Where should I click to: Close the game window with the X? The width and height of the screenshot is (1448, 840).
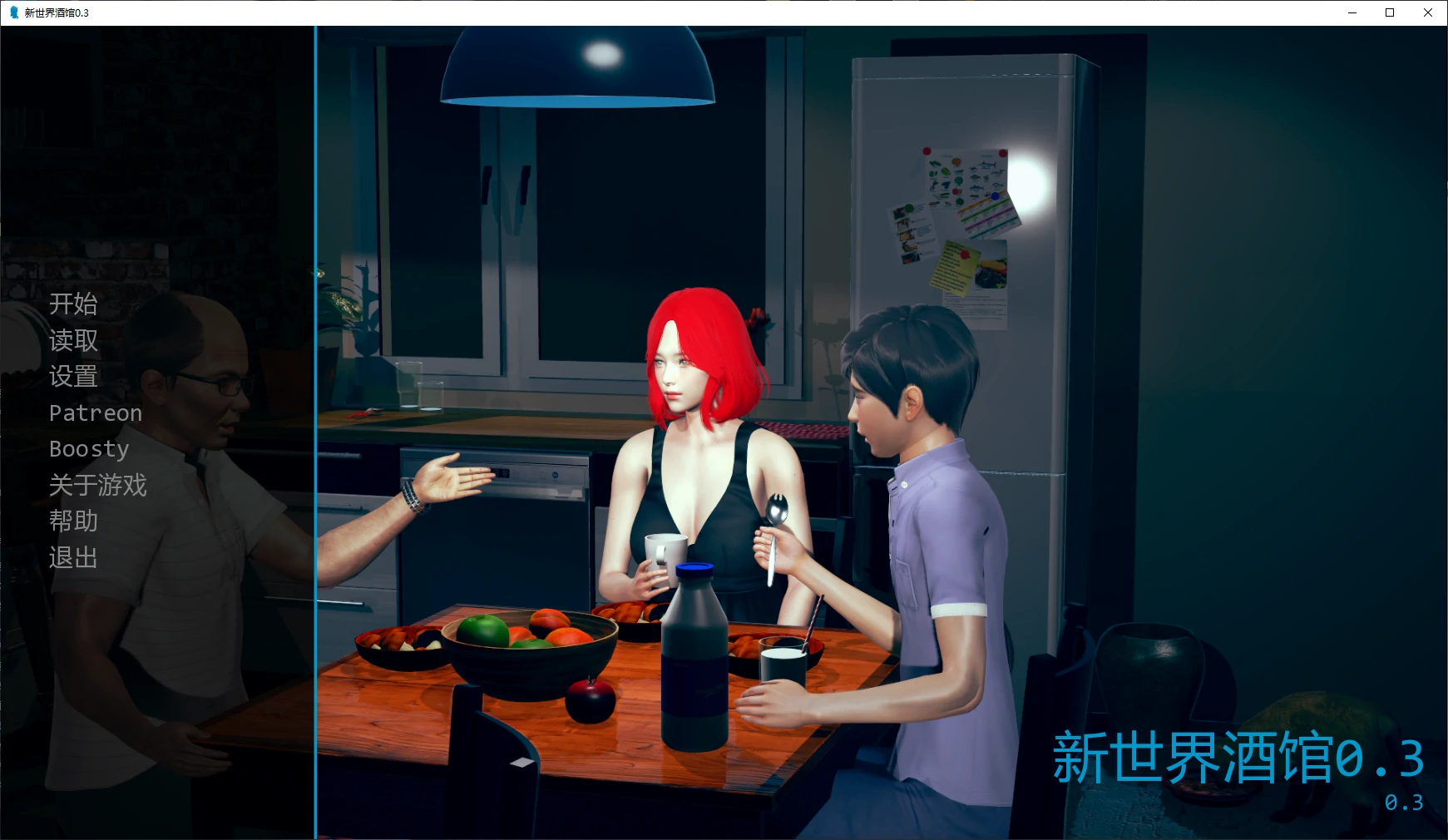click(1429, 12)
